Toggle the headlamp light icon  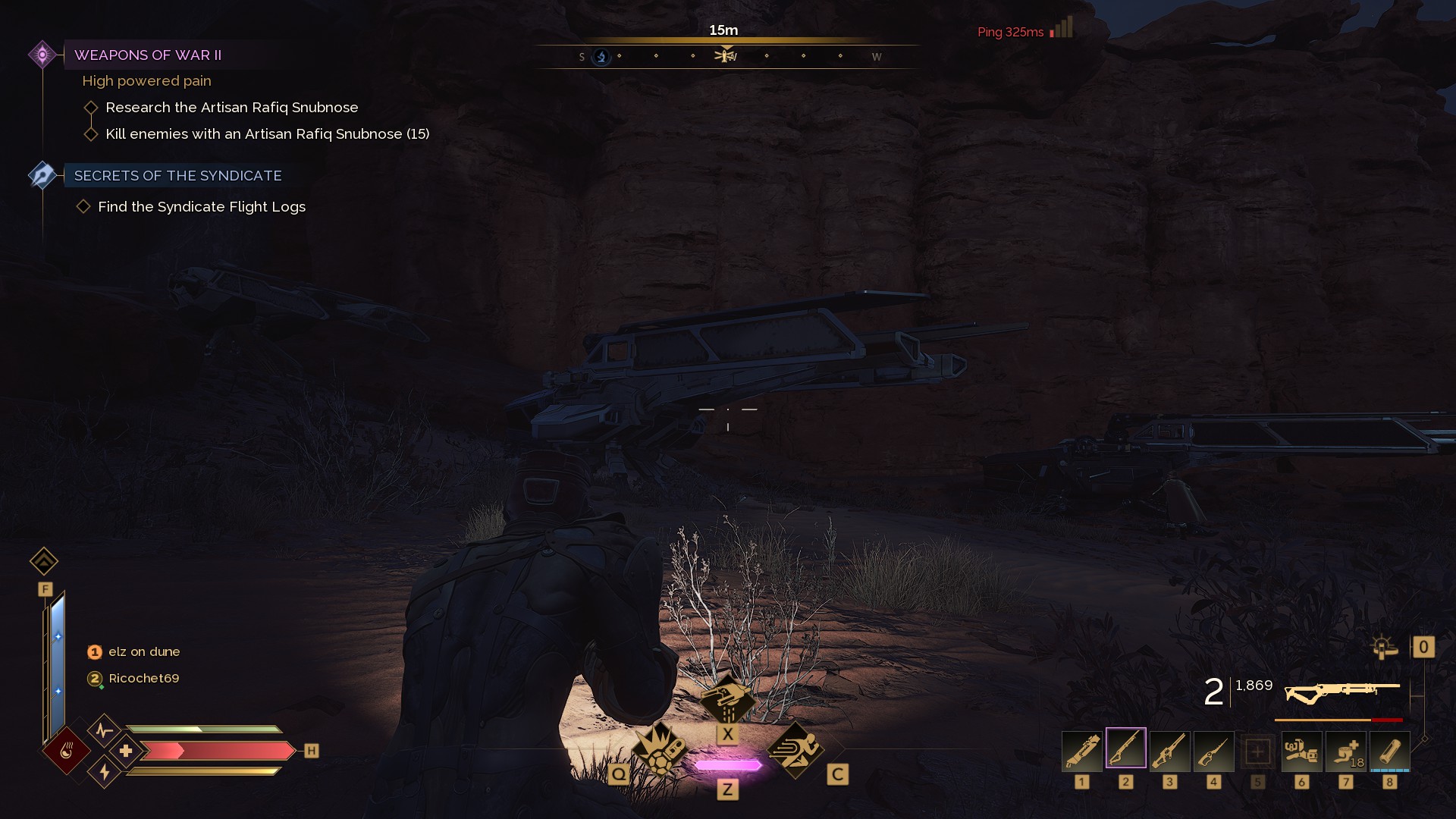click(1384, 647)
